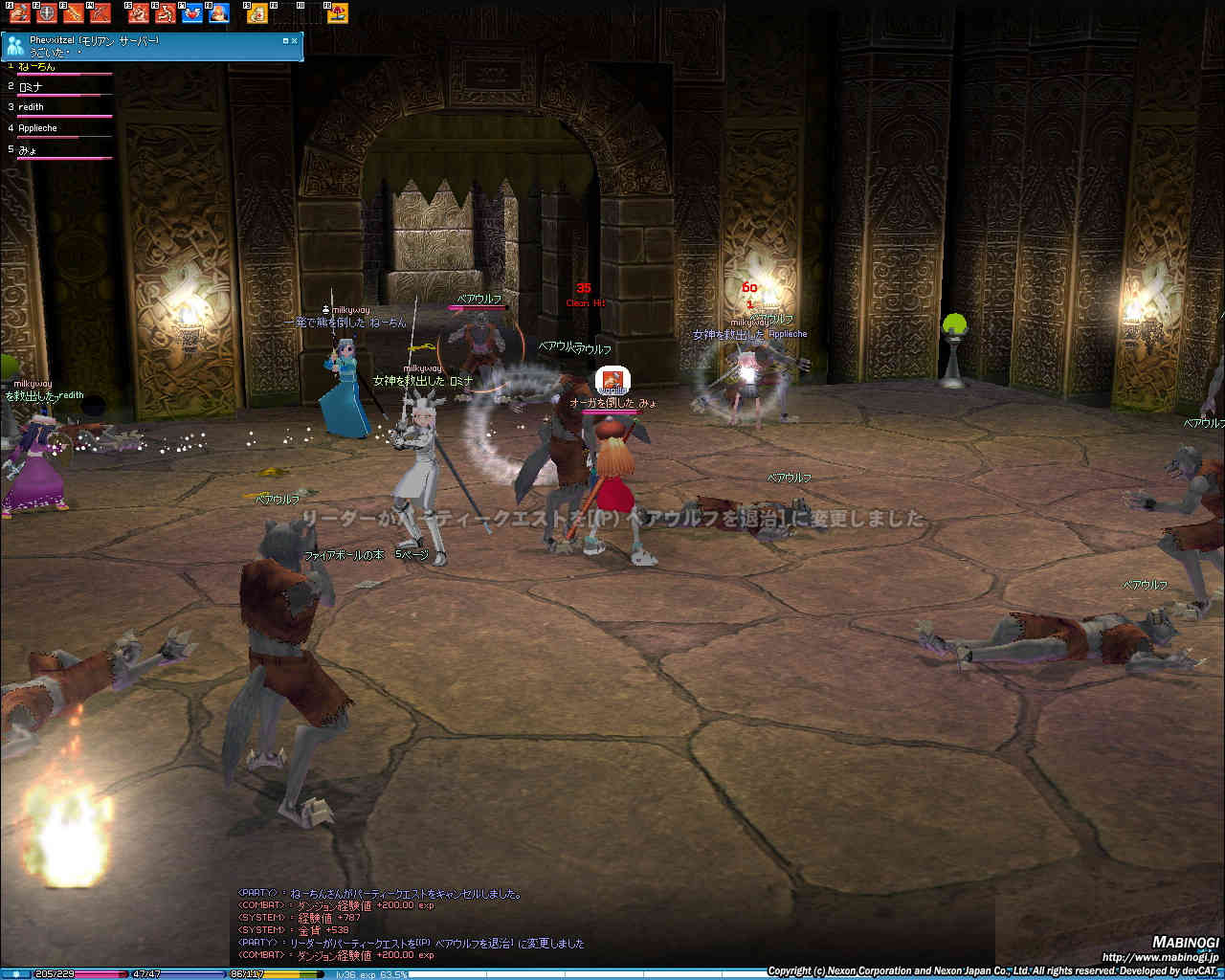Activate the beach umbrella icon in slot F12
The width and height of the screenshot is (1225, 980).
pos(338,13)
